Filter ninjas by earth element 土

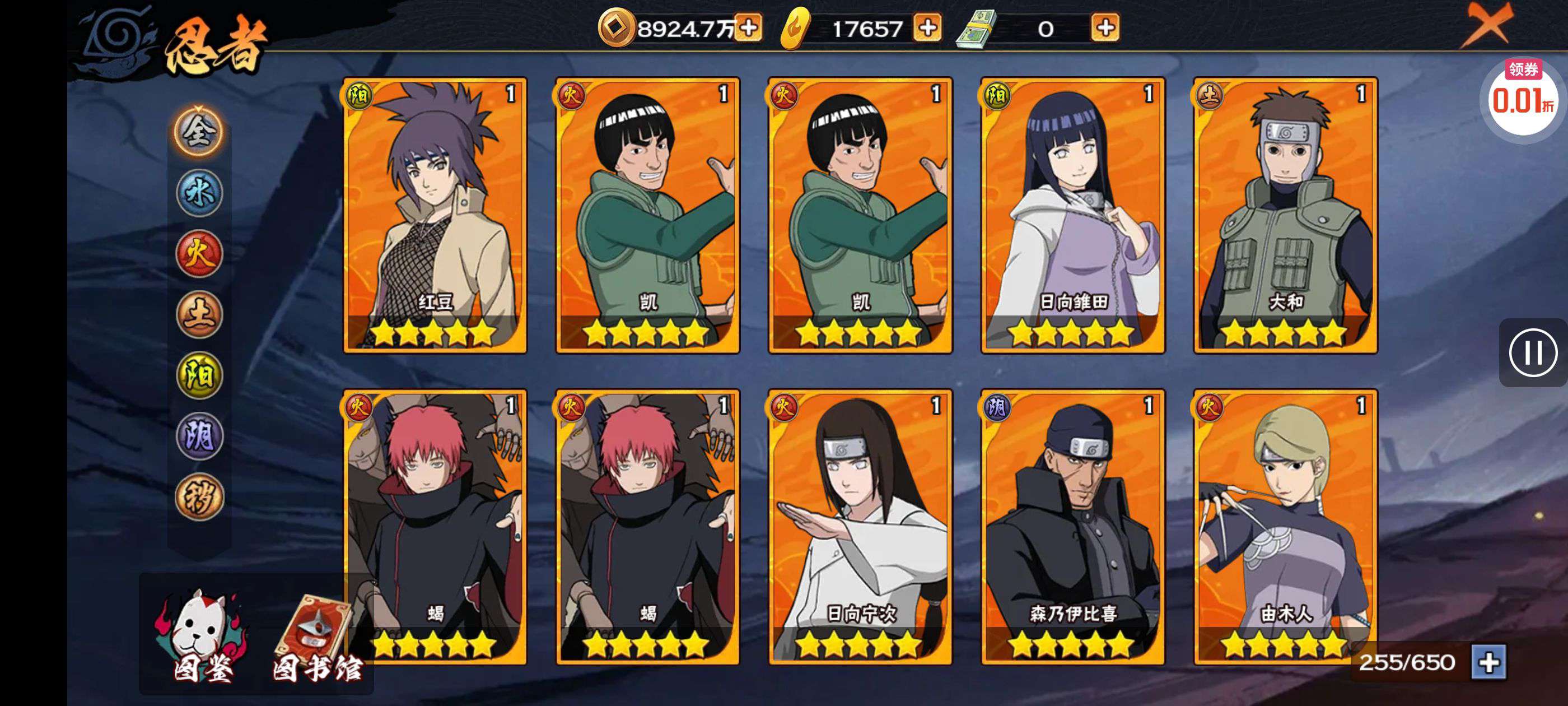point(199,315)
